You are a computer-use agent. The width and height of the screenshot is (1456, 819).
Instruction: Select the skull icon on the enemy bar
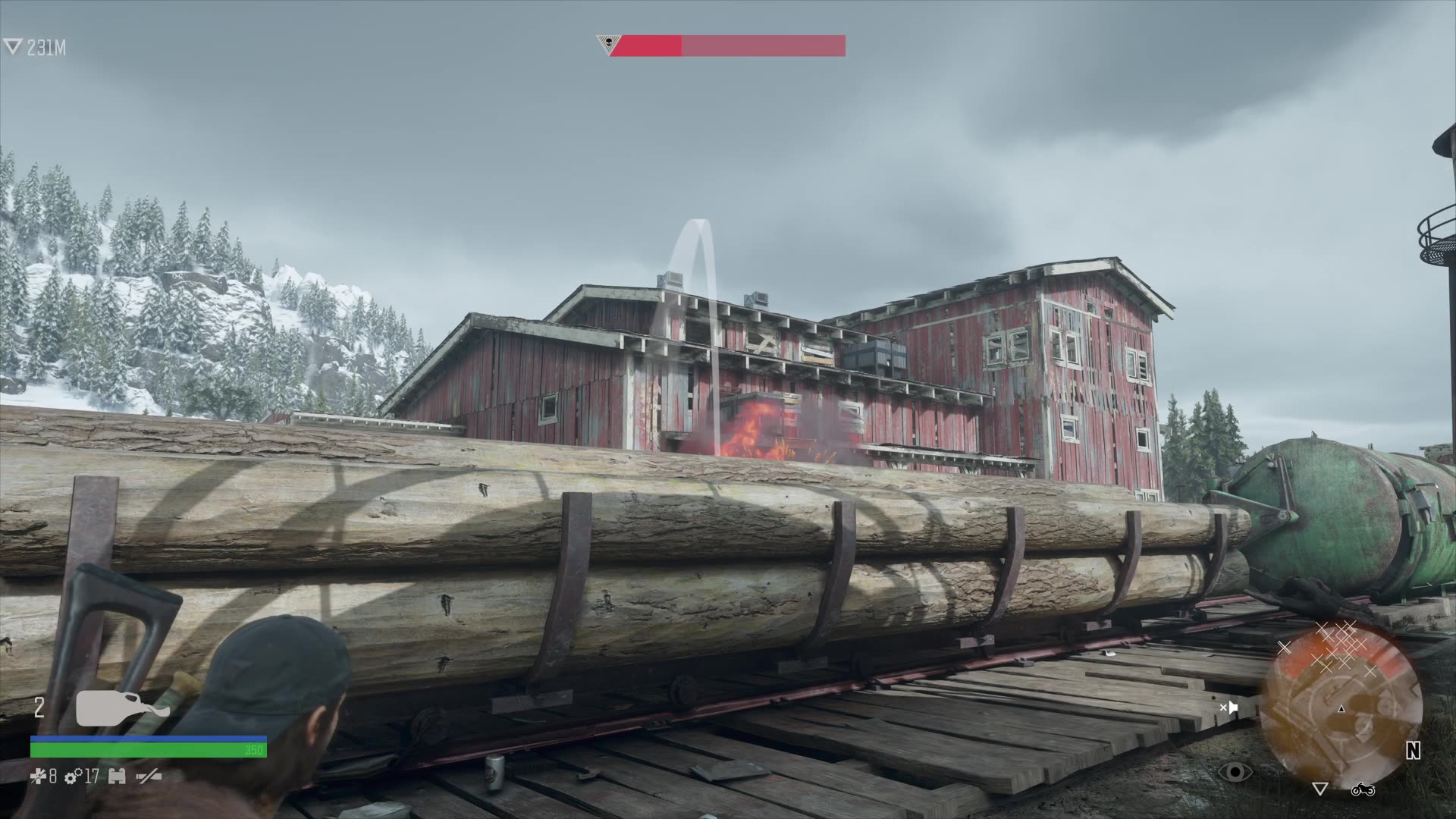click(606, 44)
